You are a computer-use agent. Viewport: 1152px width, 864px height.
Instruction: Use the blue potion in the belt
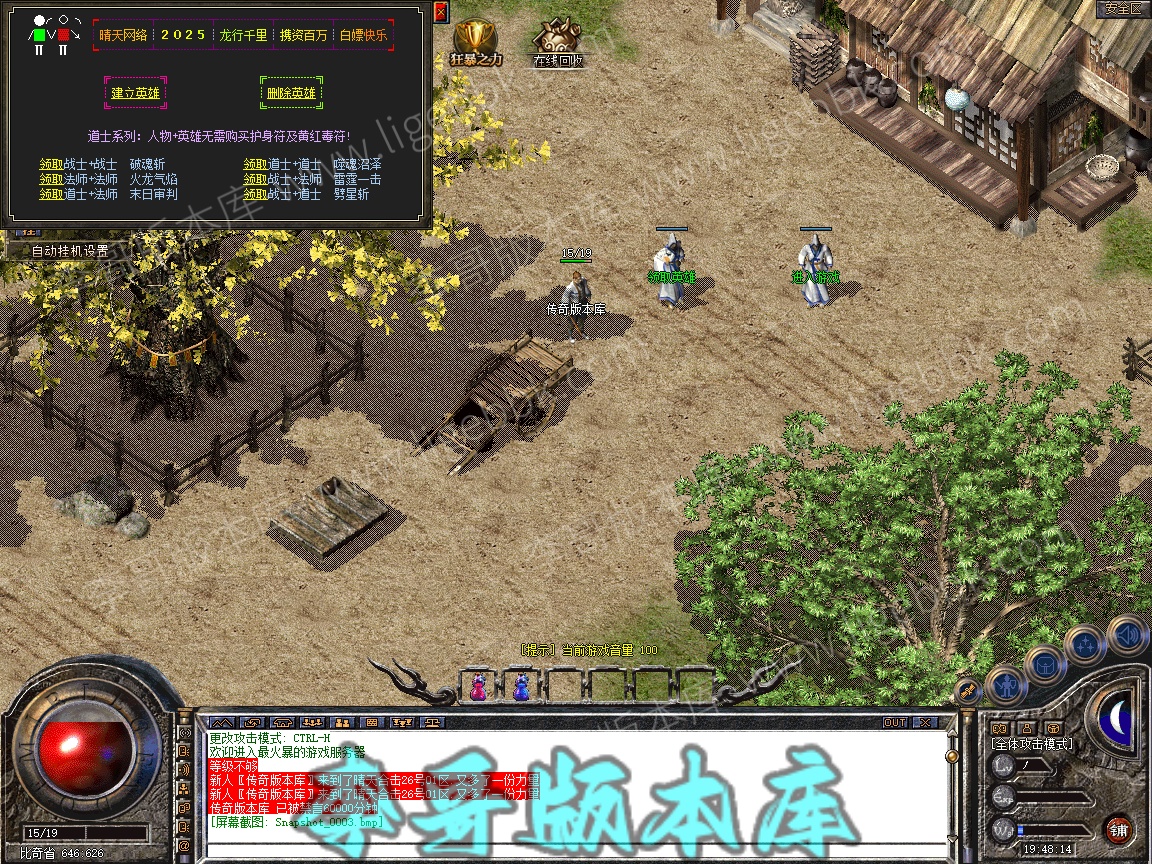(x=520, y=686)
